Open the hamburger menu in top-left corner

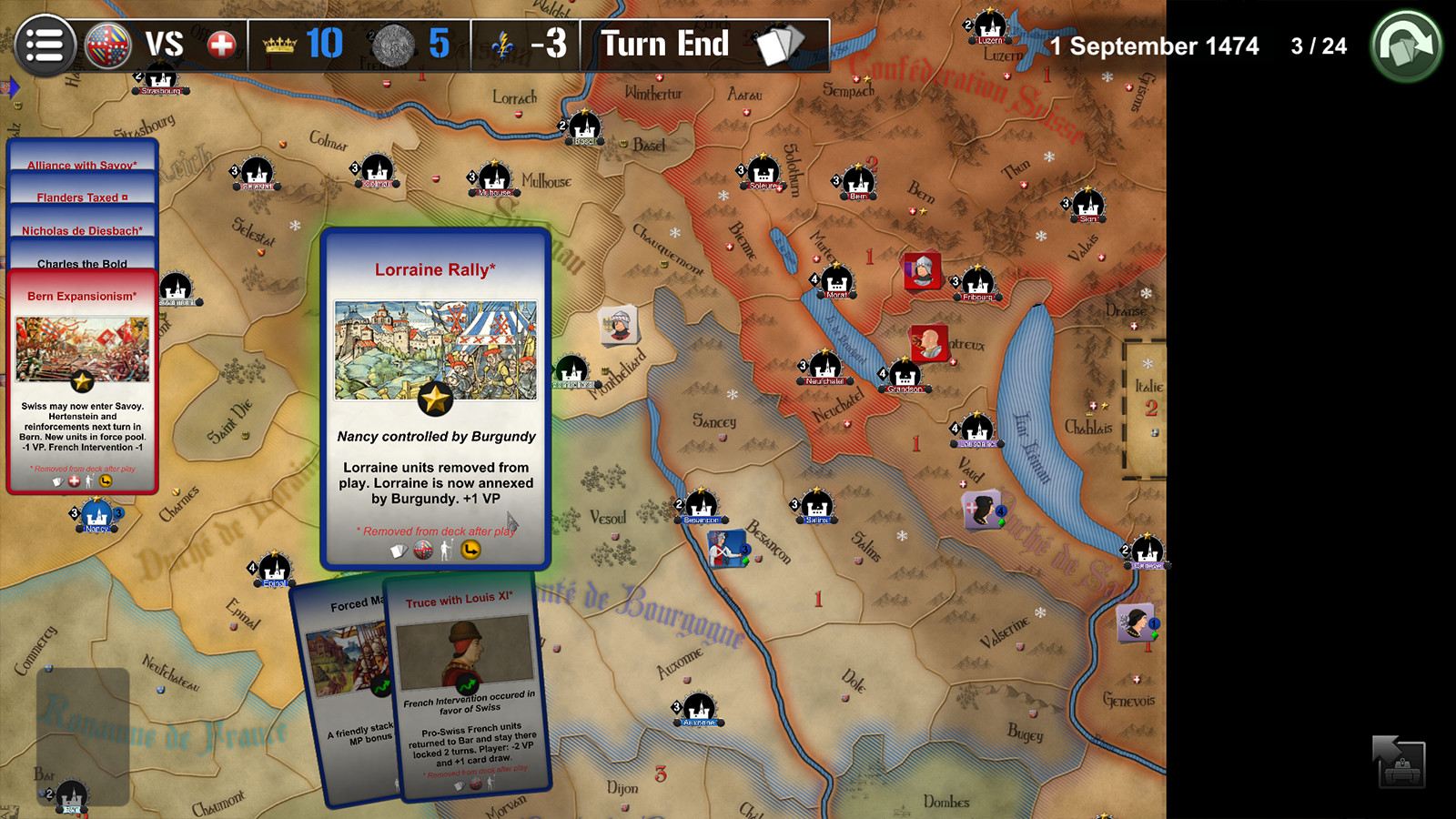[x=45, y=45]
